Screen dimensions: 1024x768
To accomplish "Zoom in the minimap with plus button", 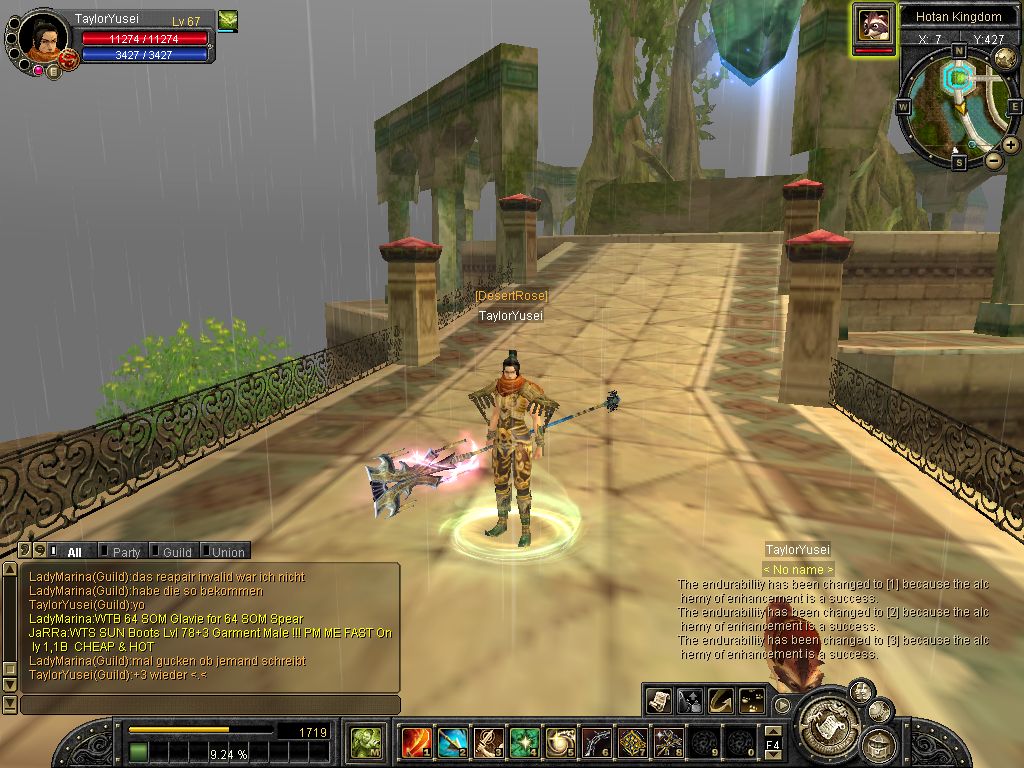I will click(x=1011, y=145).
